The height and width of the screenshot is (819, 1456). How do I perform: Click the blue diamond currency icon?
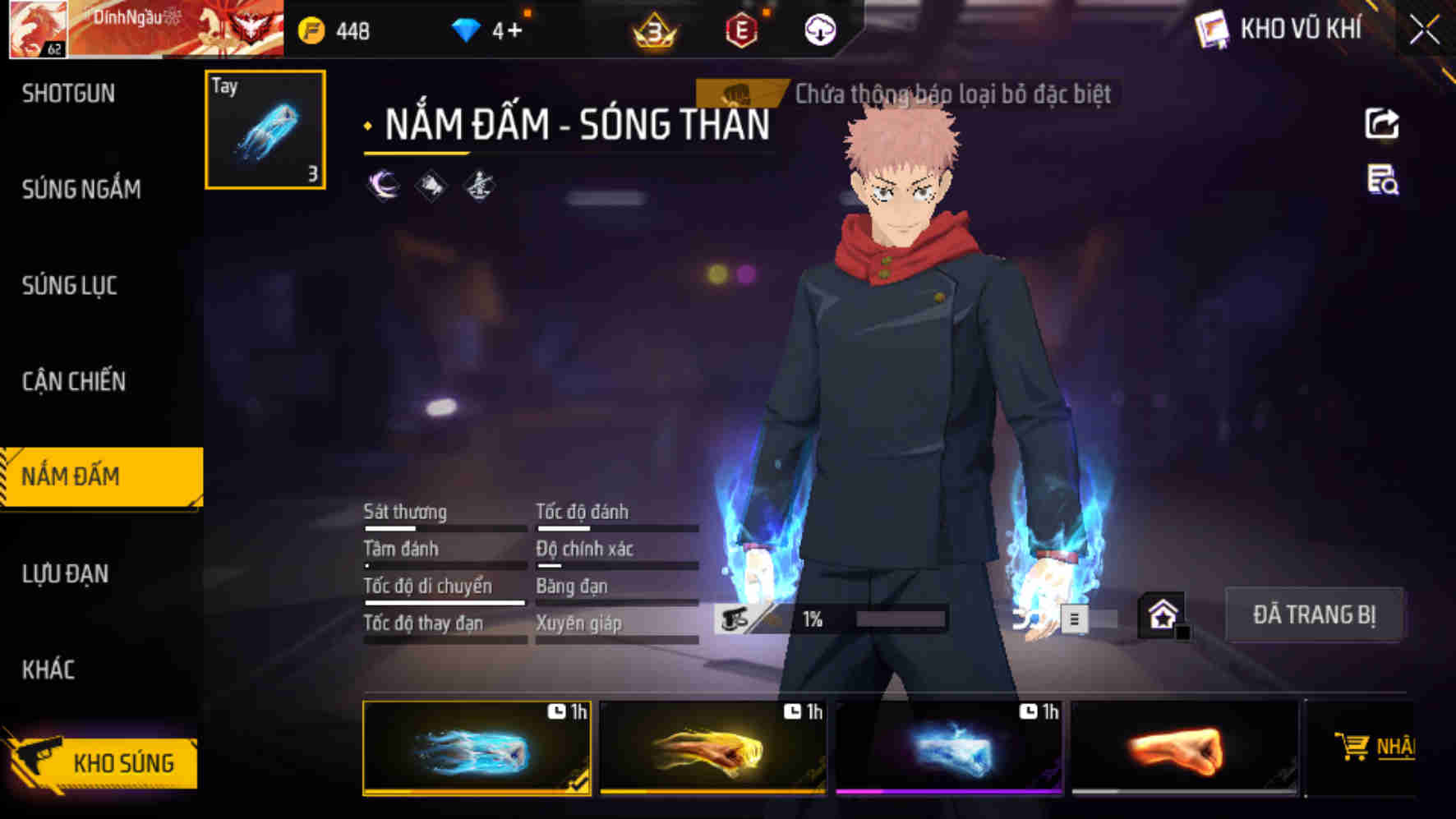(x=468, y=30)
